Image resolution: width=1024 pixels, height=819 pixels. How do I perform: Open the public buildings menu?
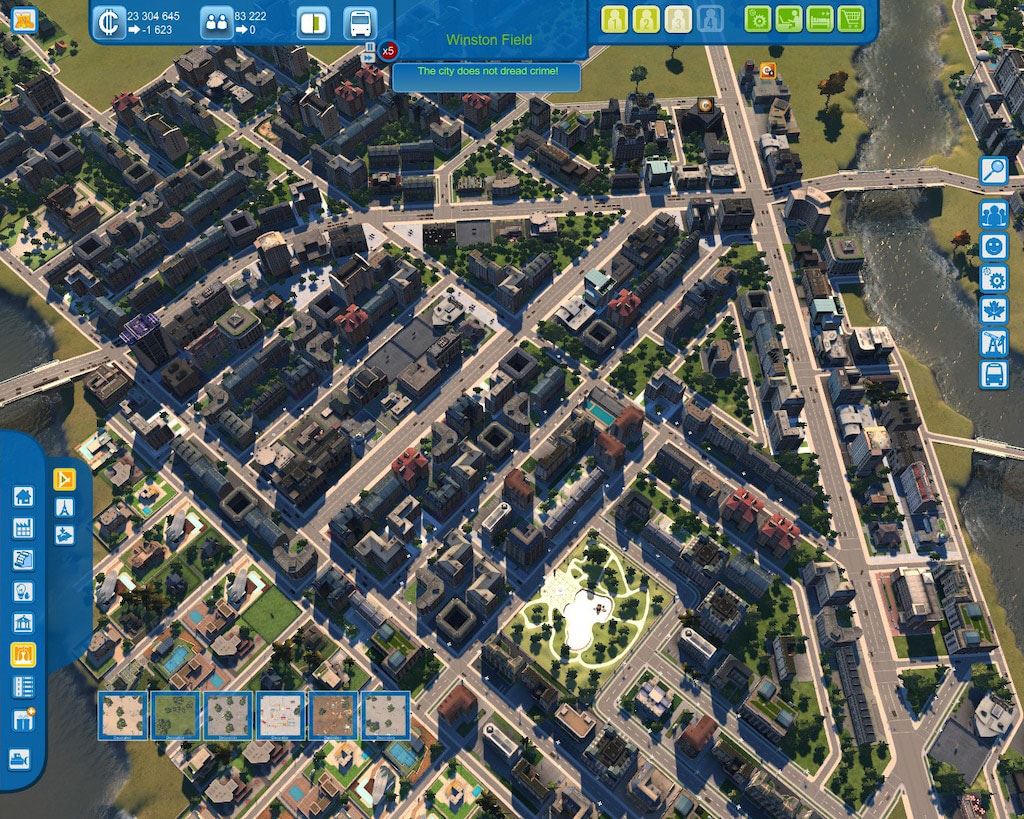23,624
